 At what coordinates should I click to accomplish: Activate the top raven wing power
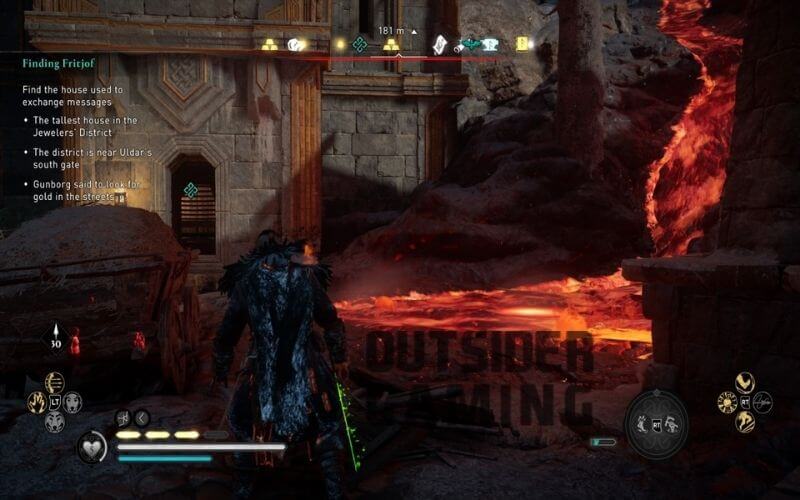point(743,381)
